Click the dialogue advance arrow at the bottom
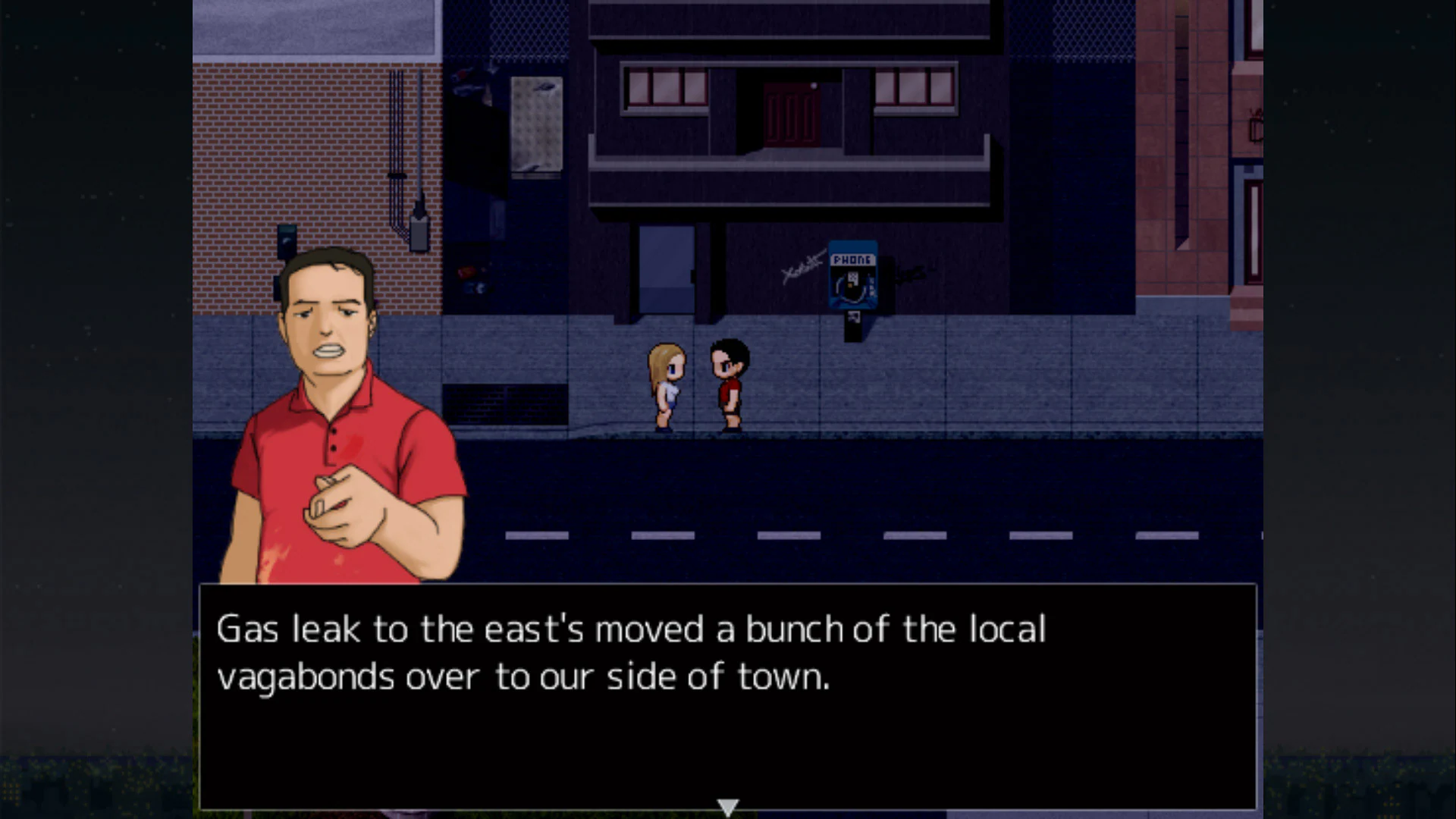 pos(727,806)
